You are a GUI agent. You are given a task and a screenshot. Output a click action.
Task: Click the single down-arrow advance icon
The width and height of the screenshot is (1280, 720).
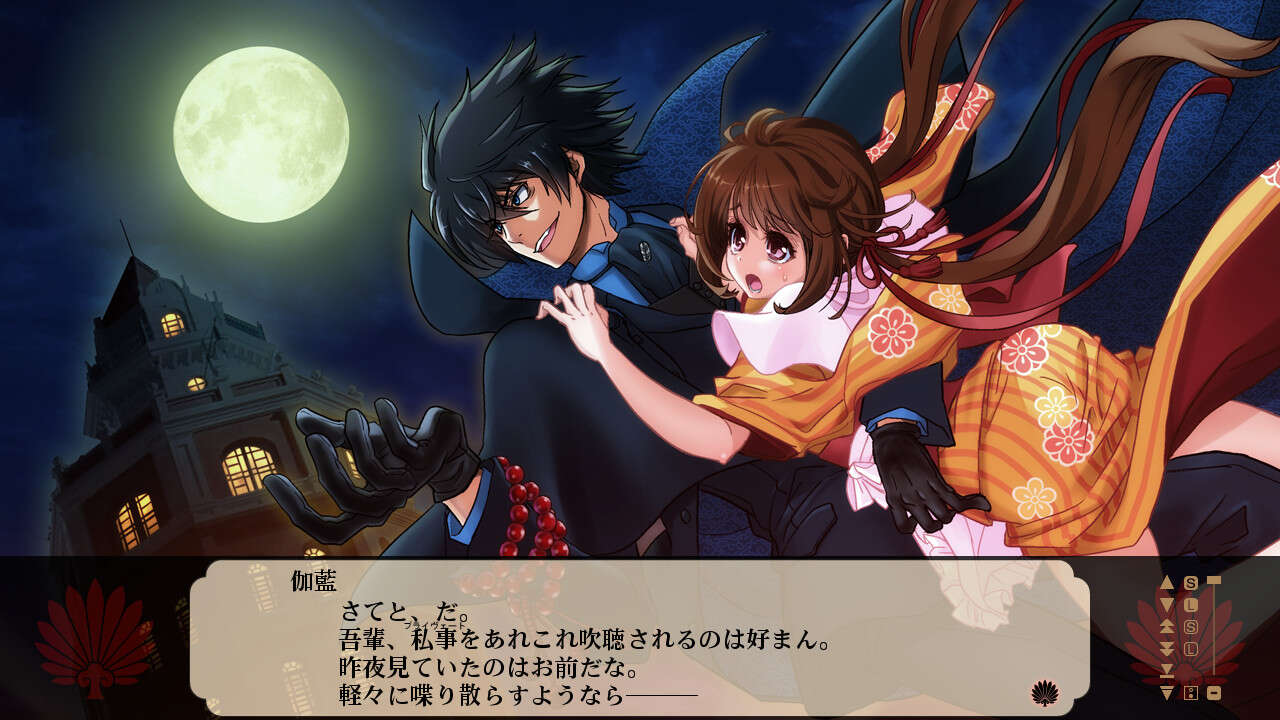[x=1167, y=603]
